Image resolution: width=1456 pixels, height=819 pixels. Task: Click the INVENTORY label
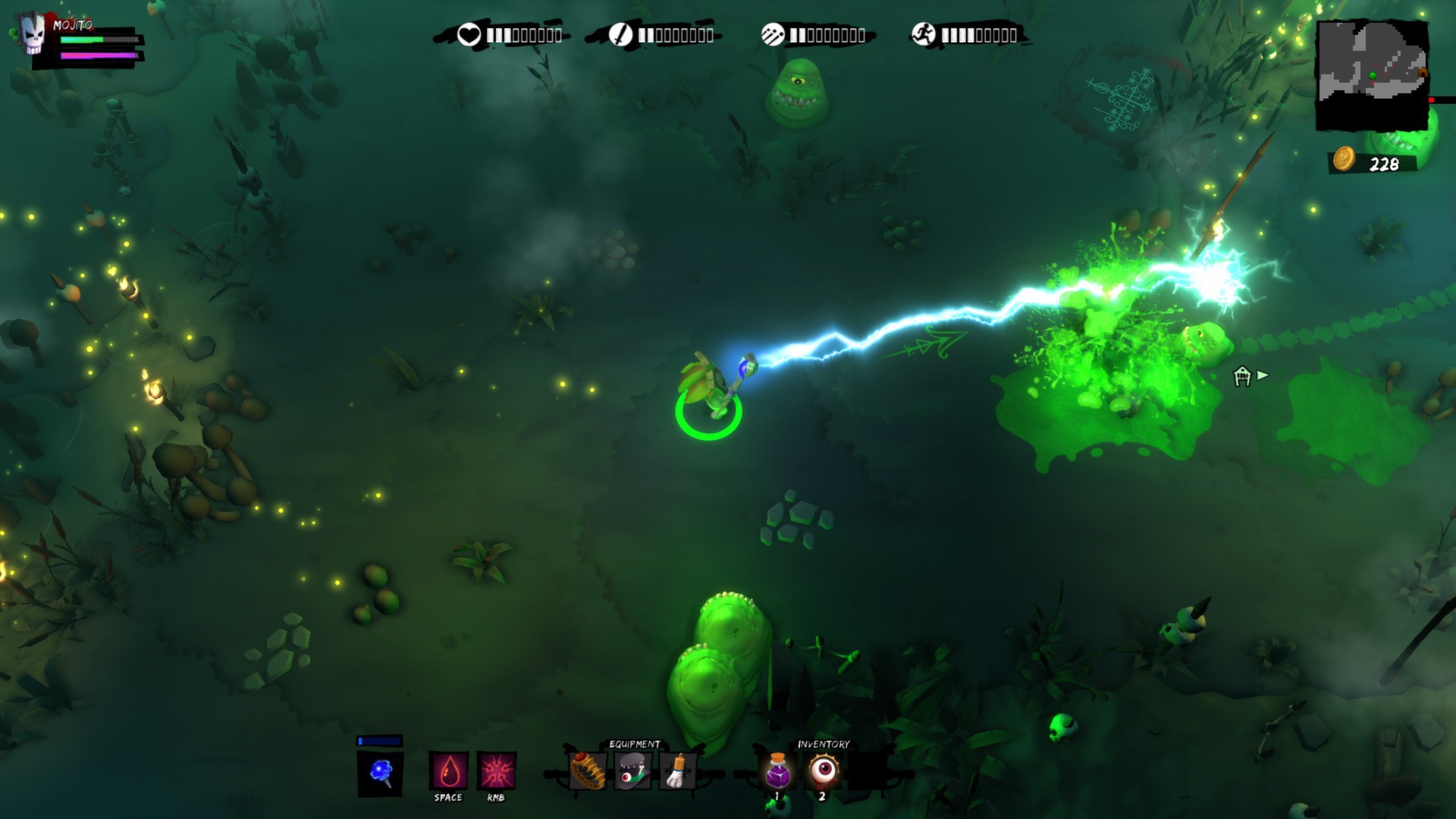823,744
